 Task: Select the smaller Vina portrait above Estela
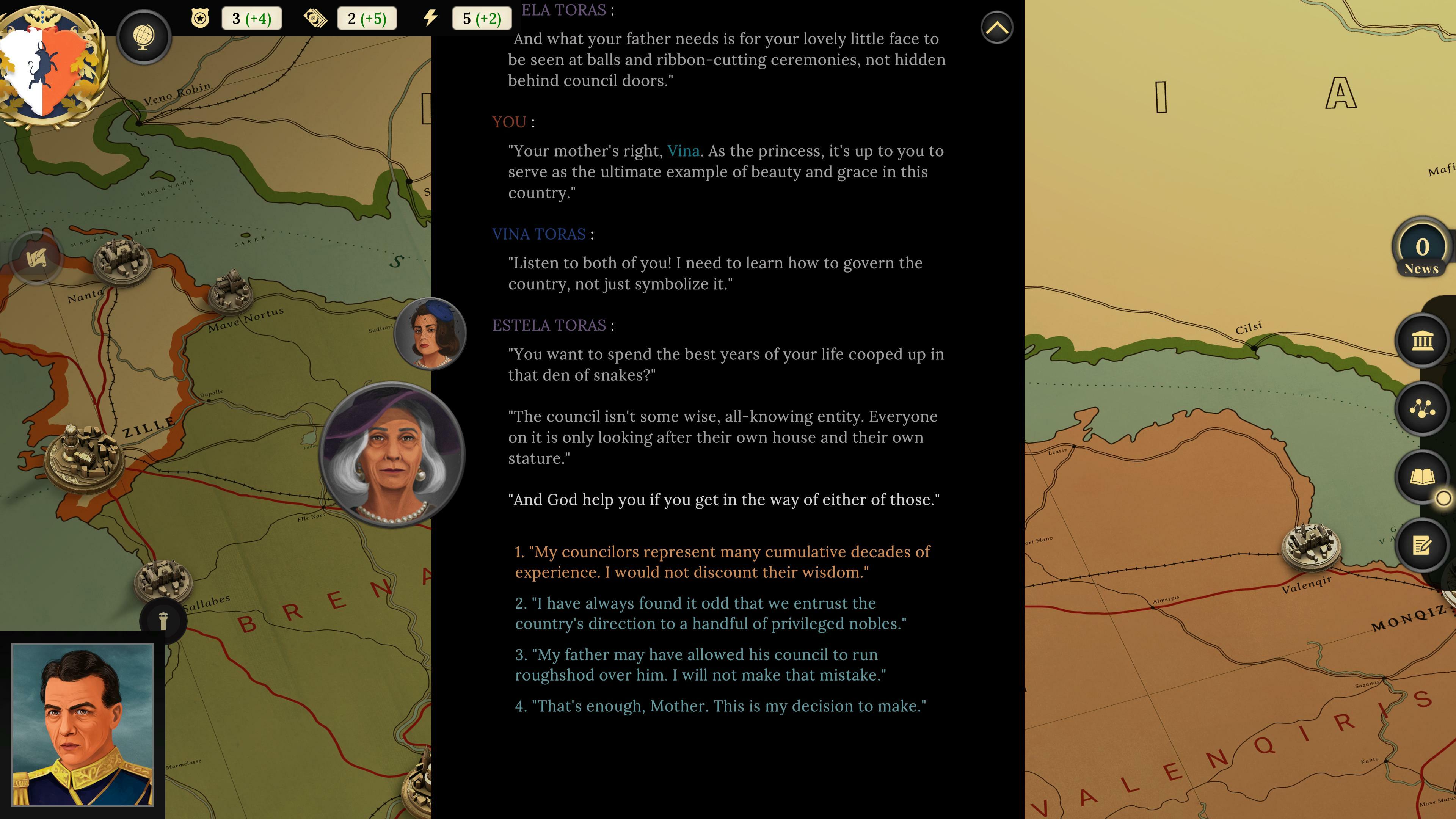pyautogui.click(x=430, y=334)
